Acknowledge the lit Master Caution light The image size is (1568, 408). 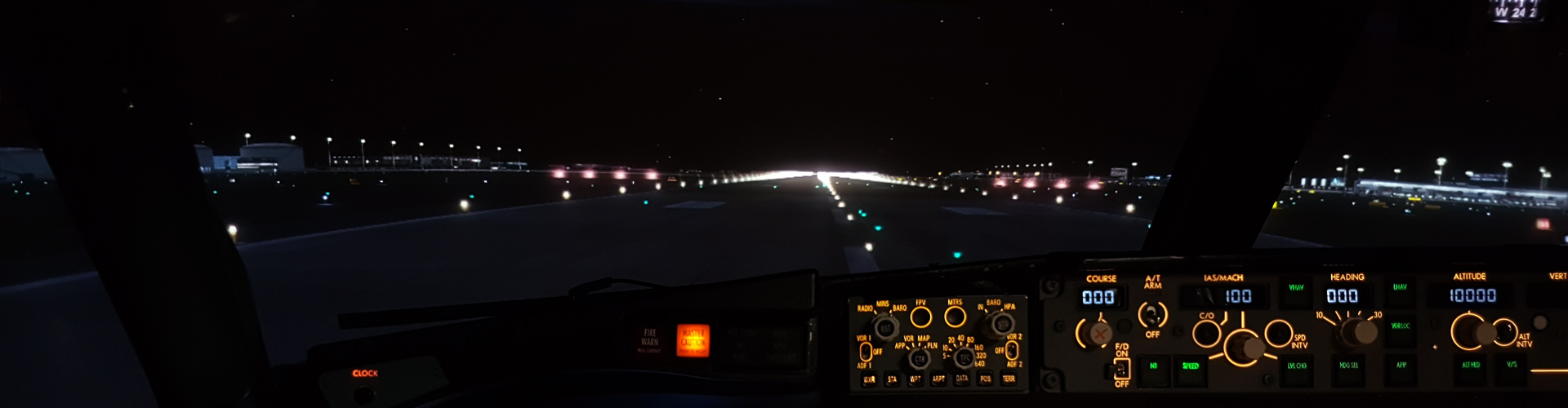pyautogui.click(x=693, y=340)
